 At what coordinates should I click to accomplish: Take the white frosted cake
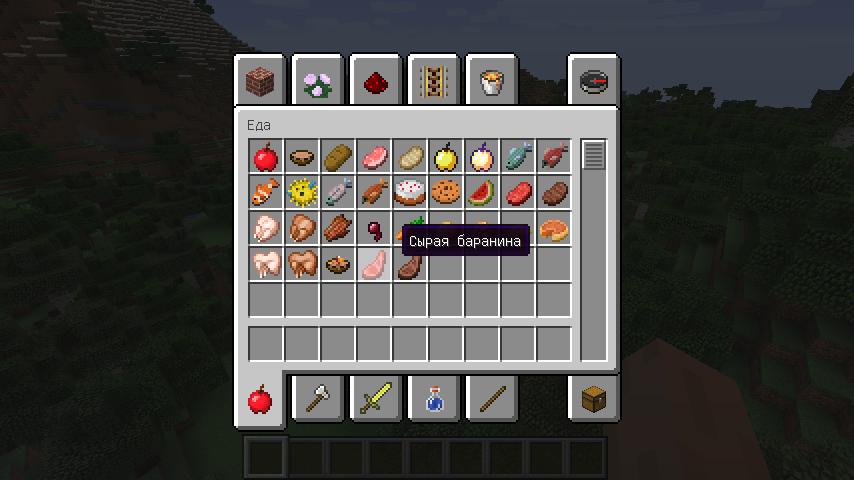pos(410,192)
